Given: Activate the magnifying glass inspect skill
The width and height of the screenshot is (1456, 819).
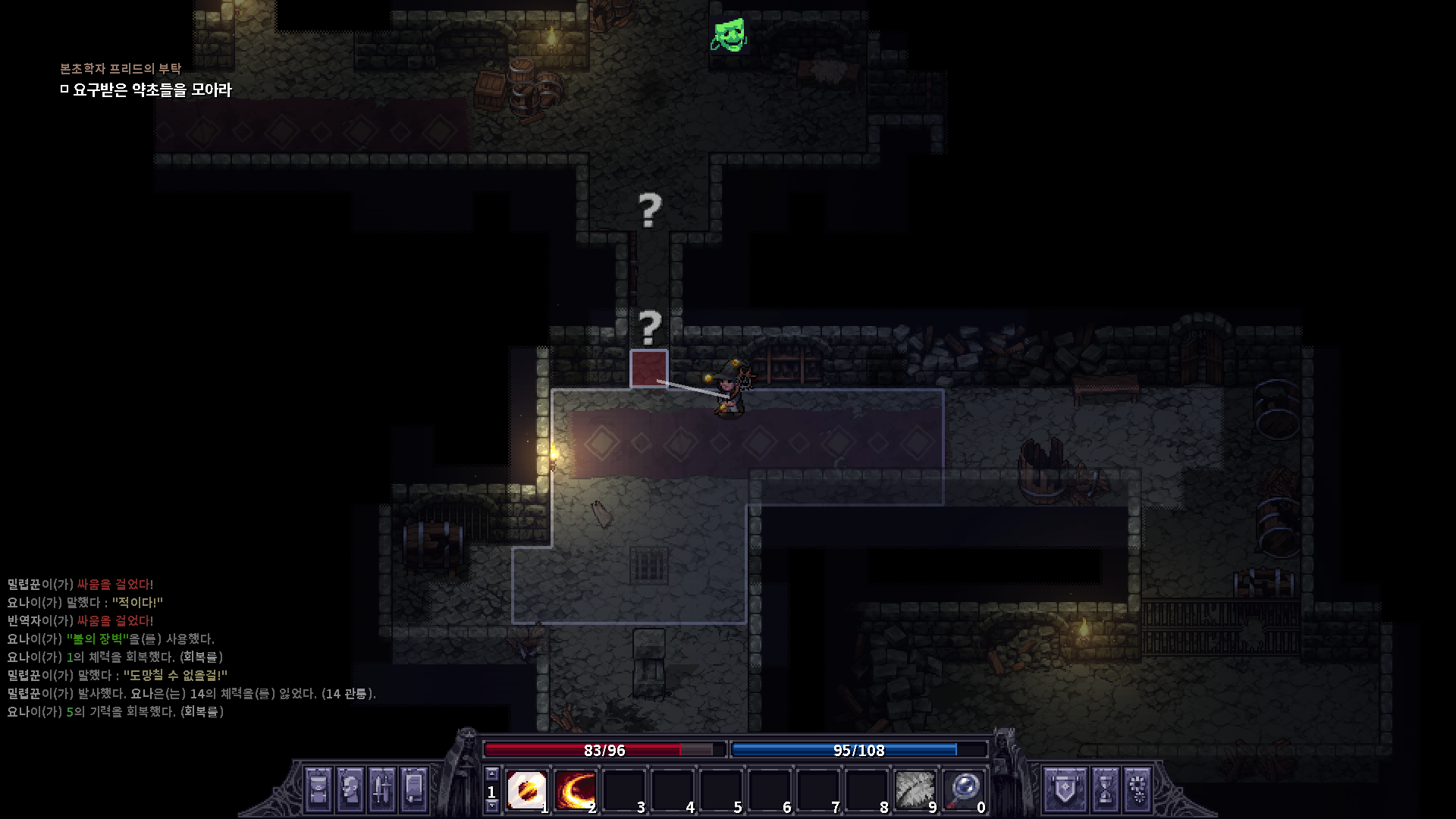Looking at the screenshot, I should click(963, 790).
